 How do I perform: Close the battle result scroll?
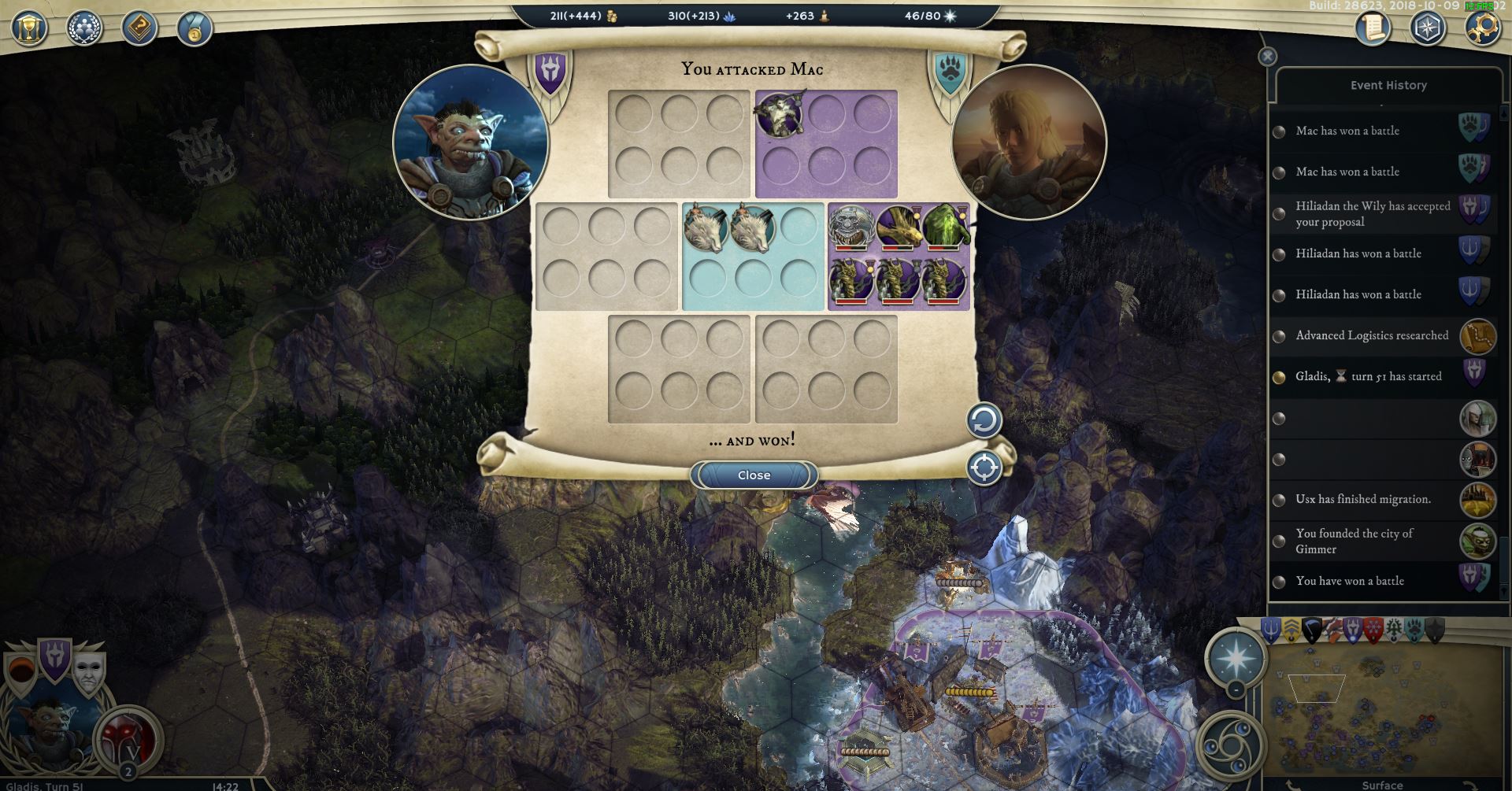(x=754, y=475)
